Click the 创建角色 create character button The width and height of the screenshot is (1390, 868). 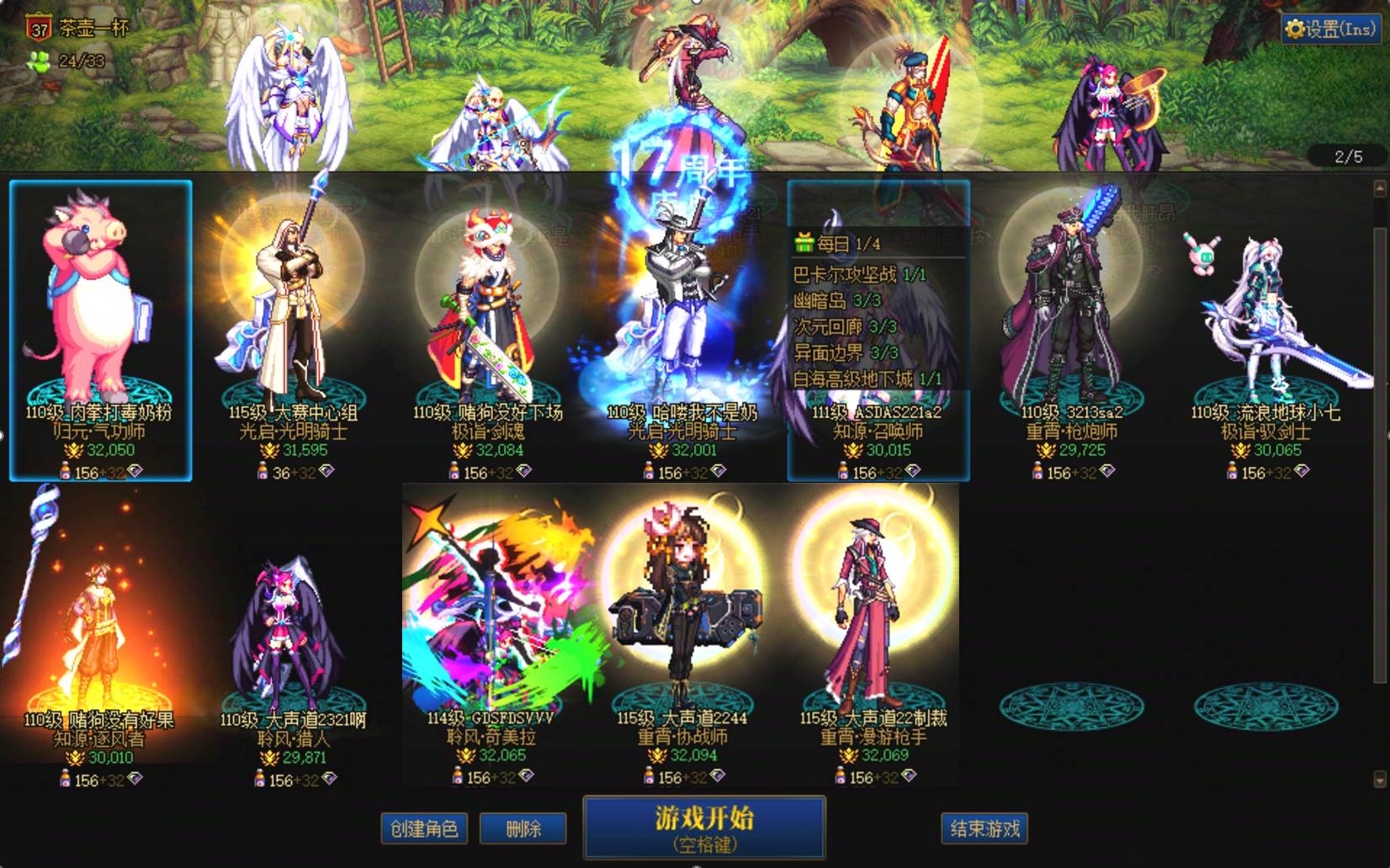[x=425, y=828]
